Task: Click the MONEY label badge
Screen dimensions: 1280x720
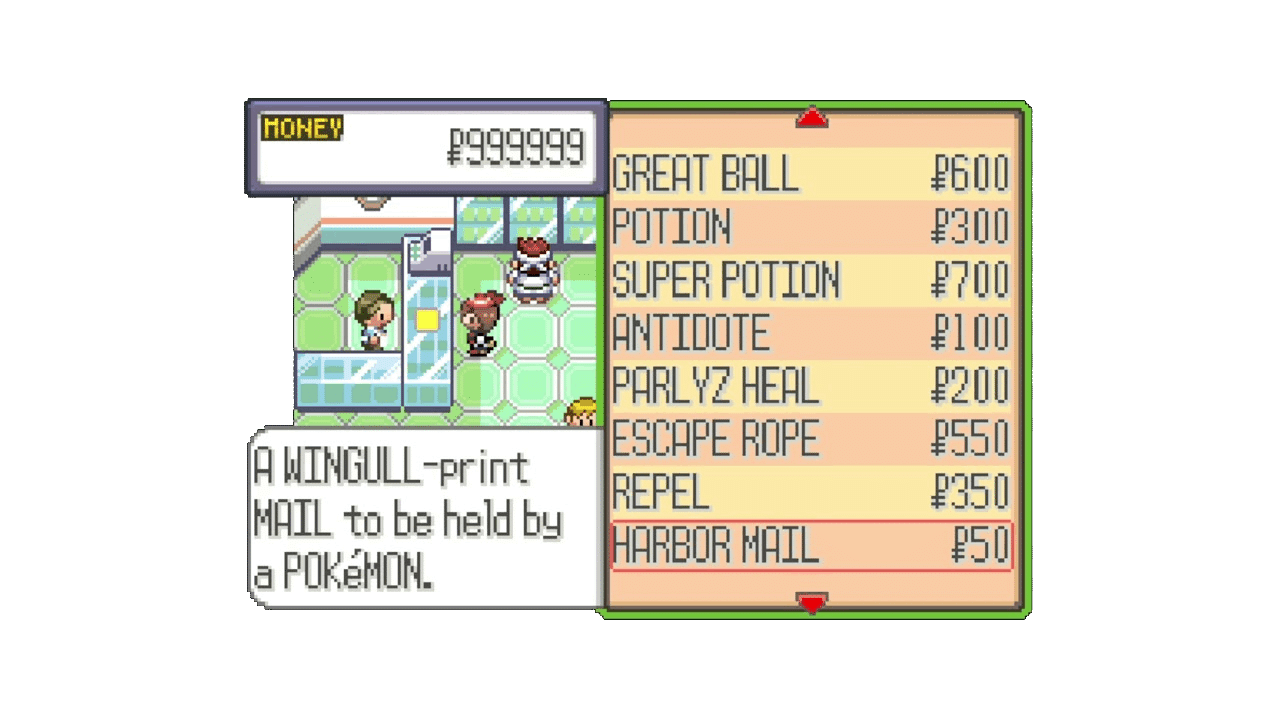Action: (300, 127)
